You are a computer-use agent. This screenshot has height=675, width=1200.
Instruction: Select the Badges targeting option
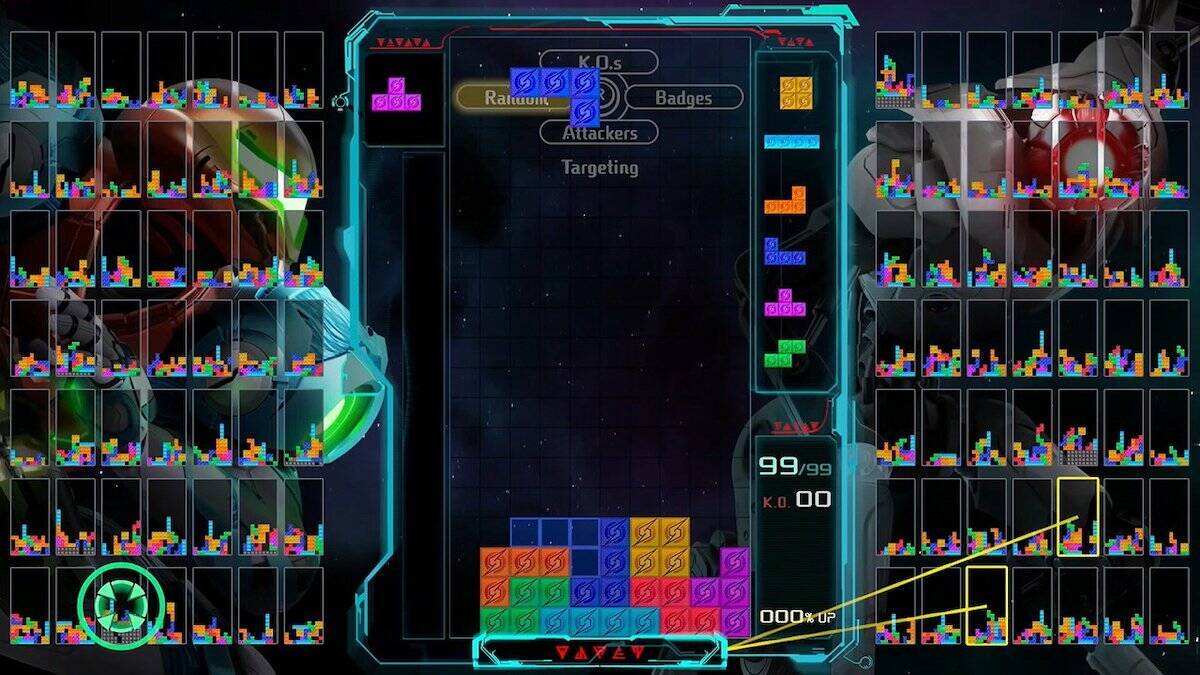point(684,97)
